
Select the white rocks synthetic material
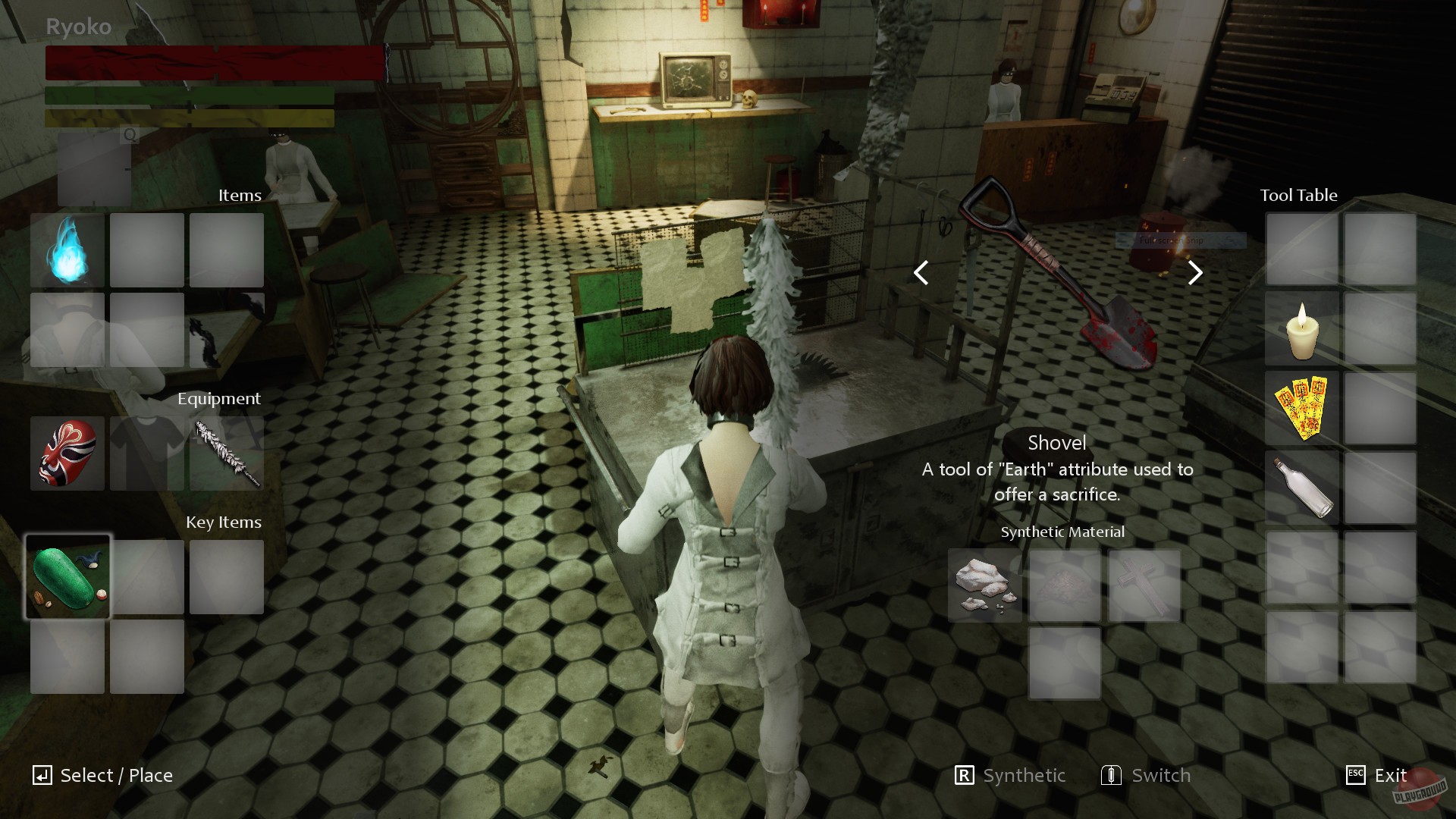pos(984,586)
